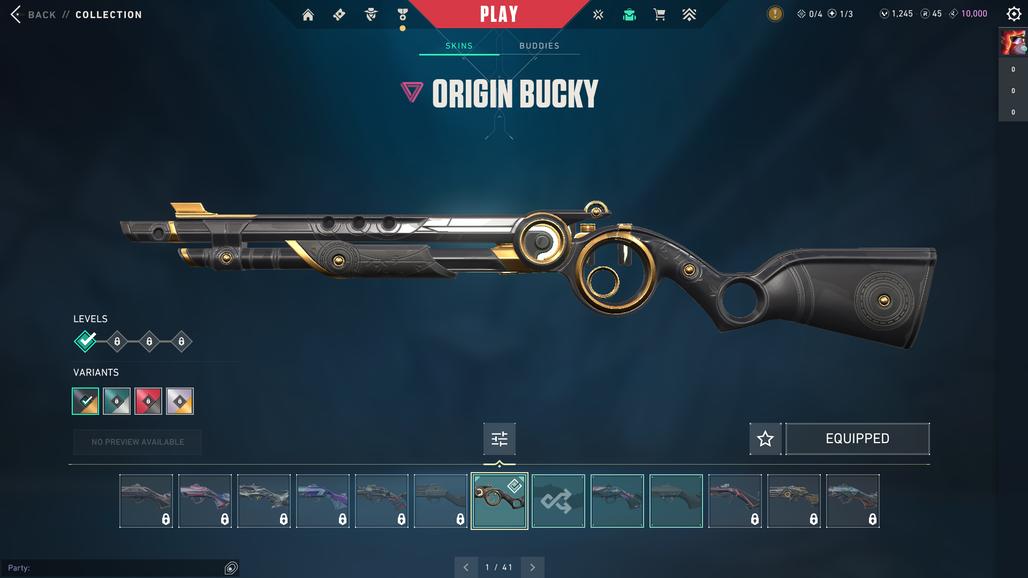
Task: Open the home screen icon
Action: (x=308, y=15)
